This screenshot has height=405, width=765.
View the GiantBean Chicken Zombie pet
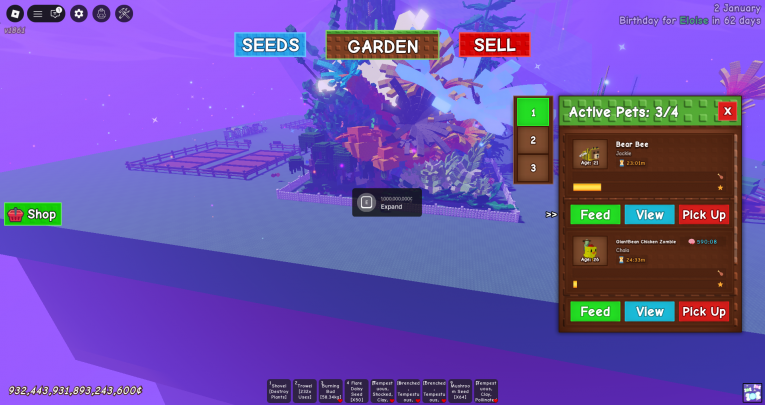click(649, 311)
